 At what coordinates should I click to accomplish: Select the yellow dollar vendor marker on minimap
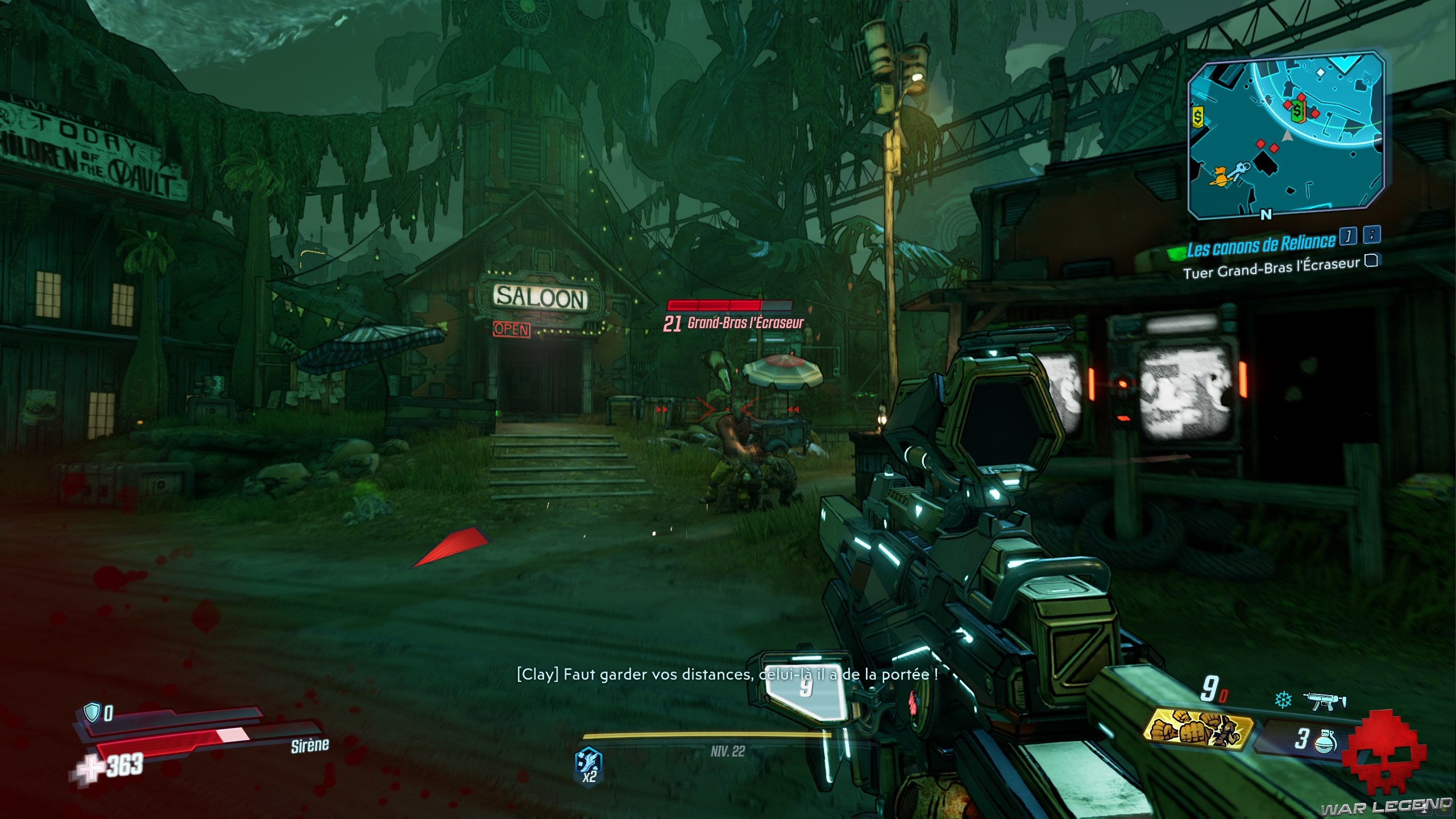(1198, 118)
